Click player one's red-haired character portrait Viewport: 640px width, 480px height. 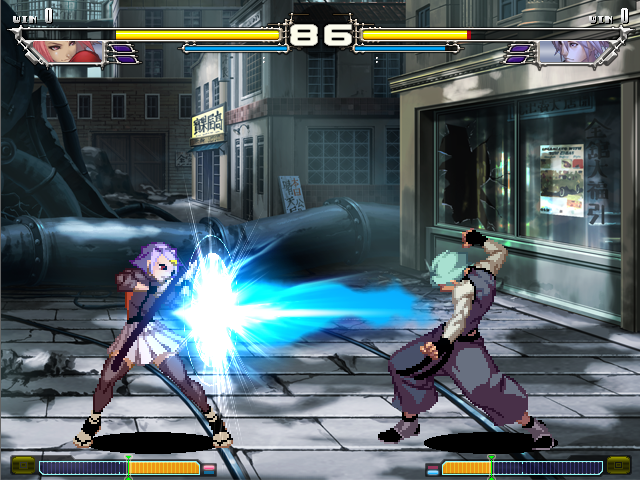coord(70,52)
